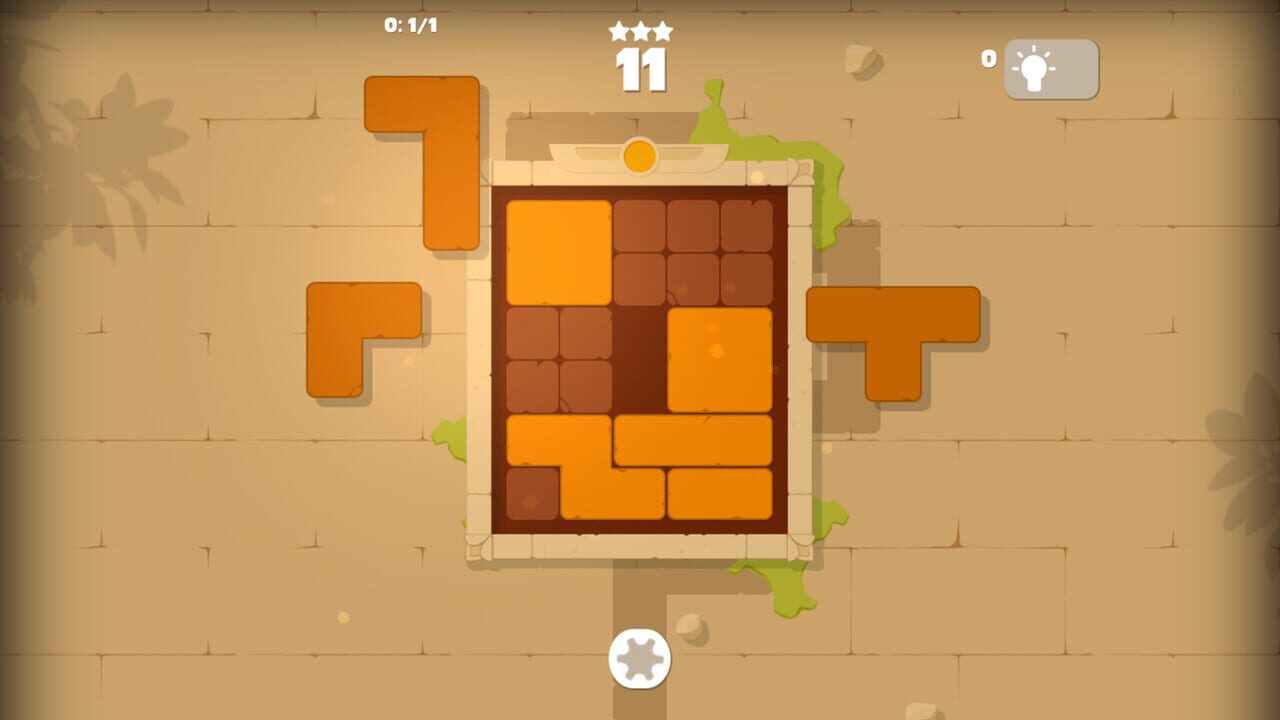Click the three-star rating display

click(x=639, y=31)
